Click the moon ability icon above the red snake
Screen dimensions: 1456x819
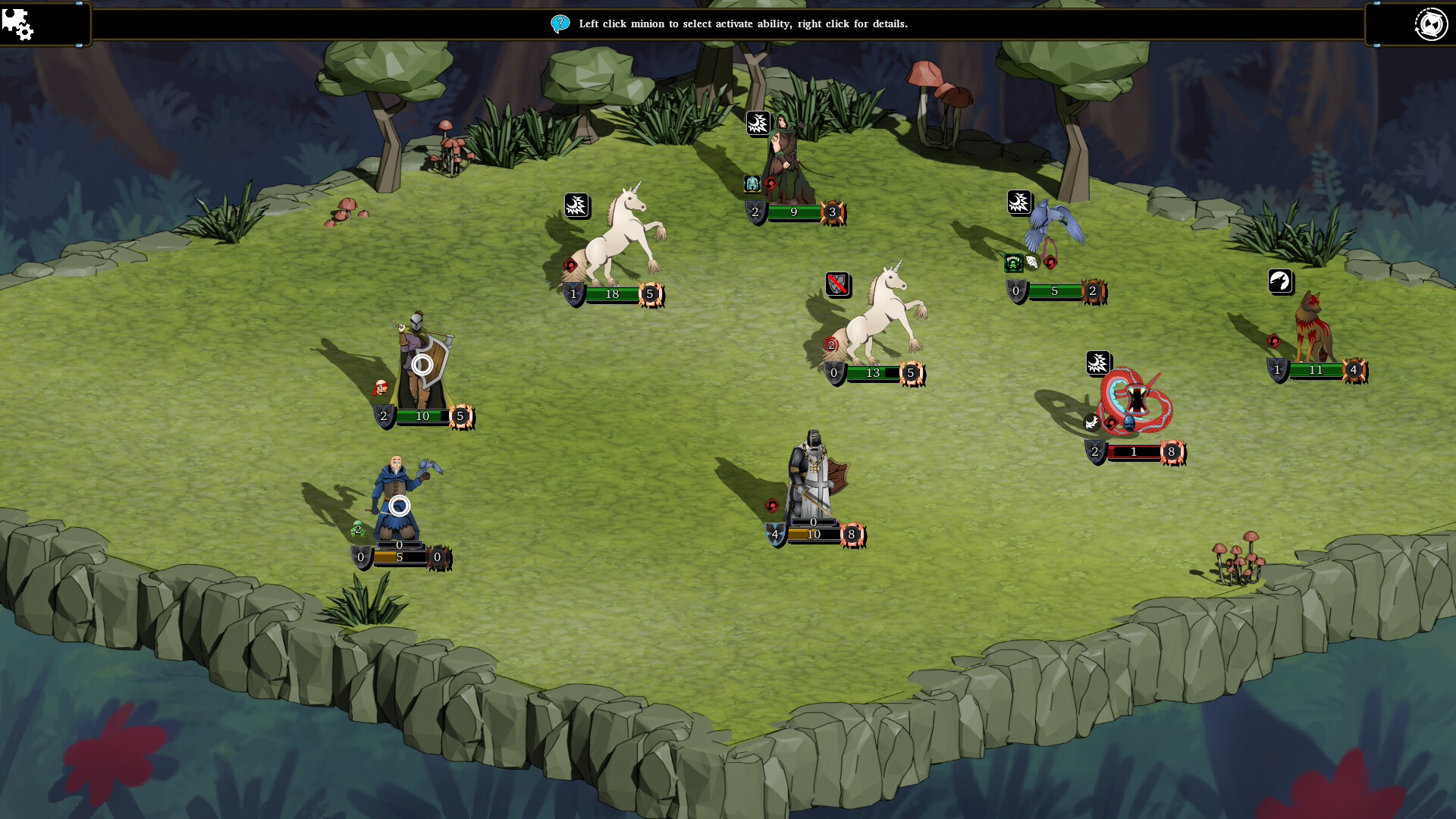tap(1099, 362)
